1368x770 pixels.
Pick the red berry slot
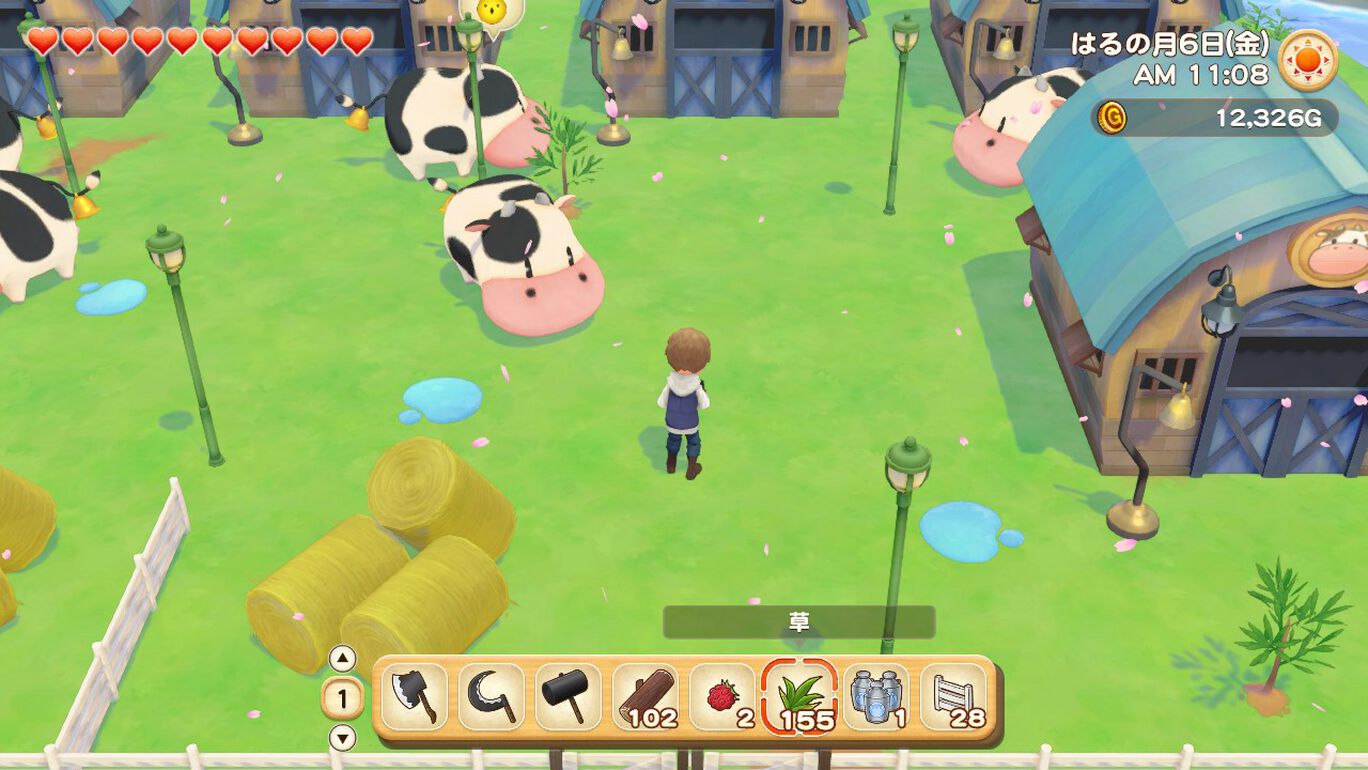pyautogui.click(x=722, y=697)
